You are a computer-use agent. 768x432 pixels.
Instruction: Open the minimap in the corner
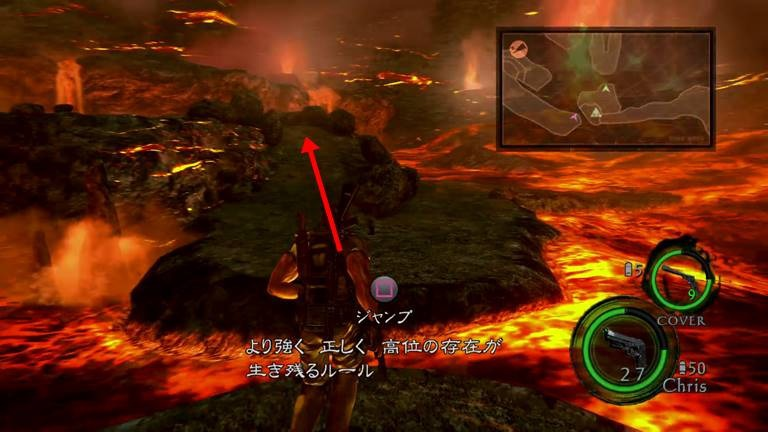tap(605, 89)
